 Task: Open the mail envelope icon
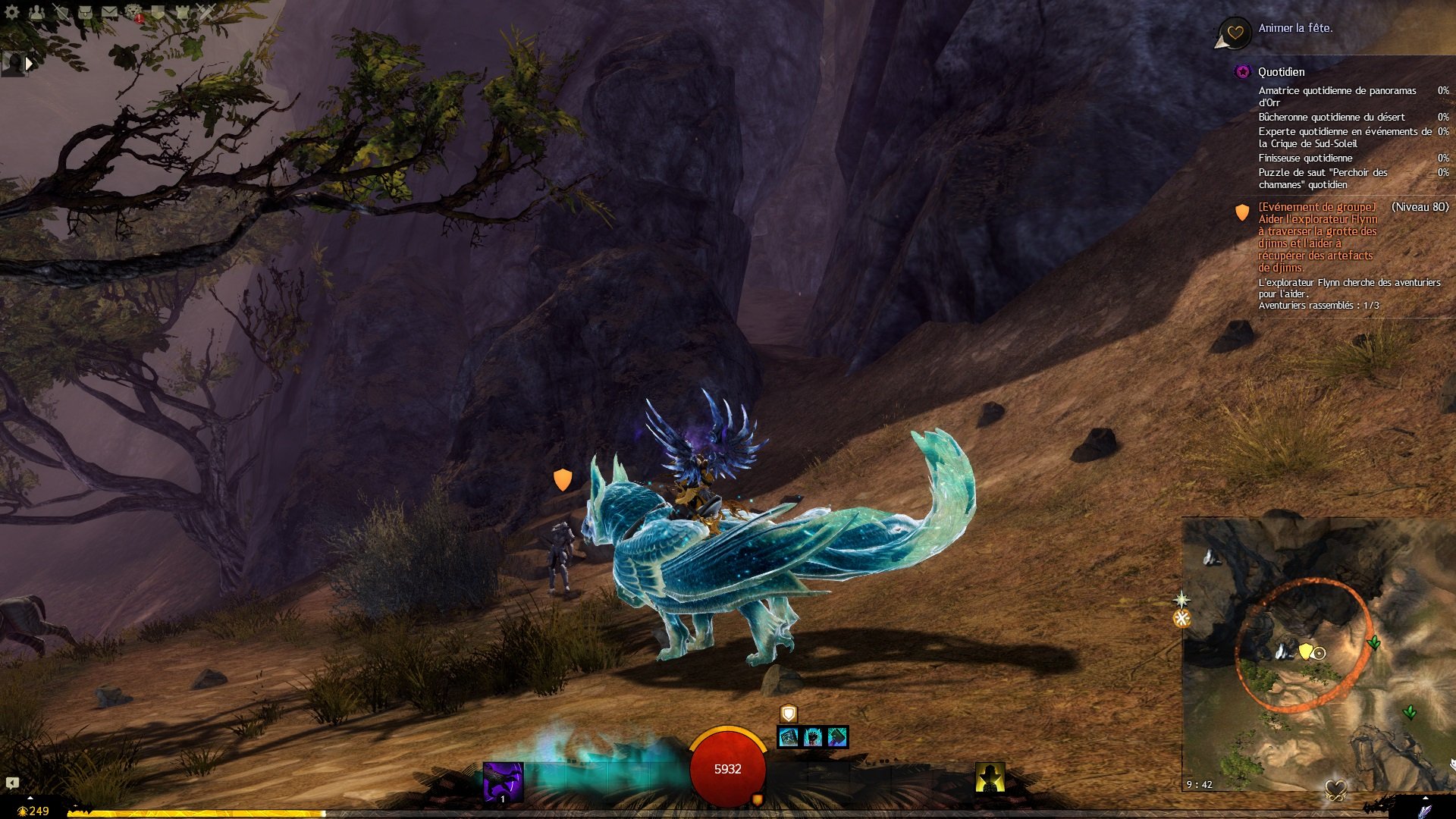coord(110,11)
